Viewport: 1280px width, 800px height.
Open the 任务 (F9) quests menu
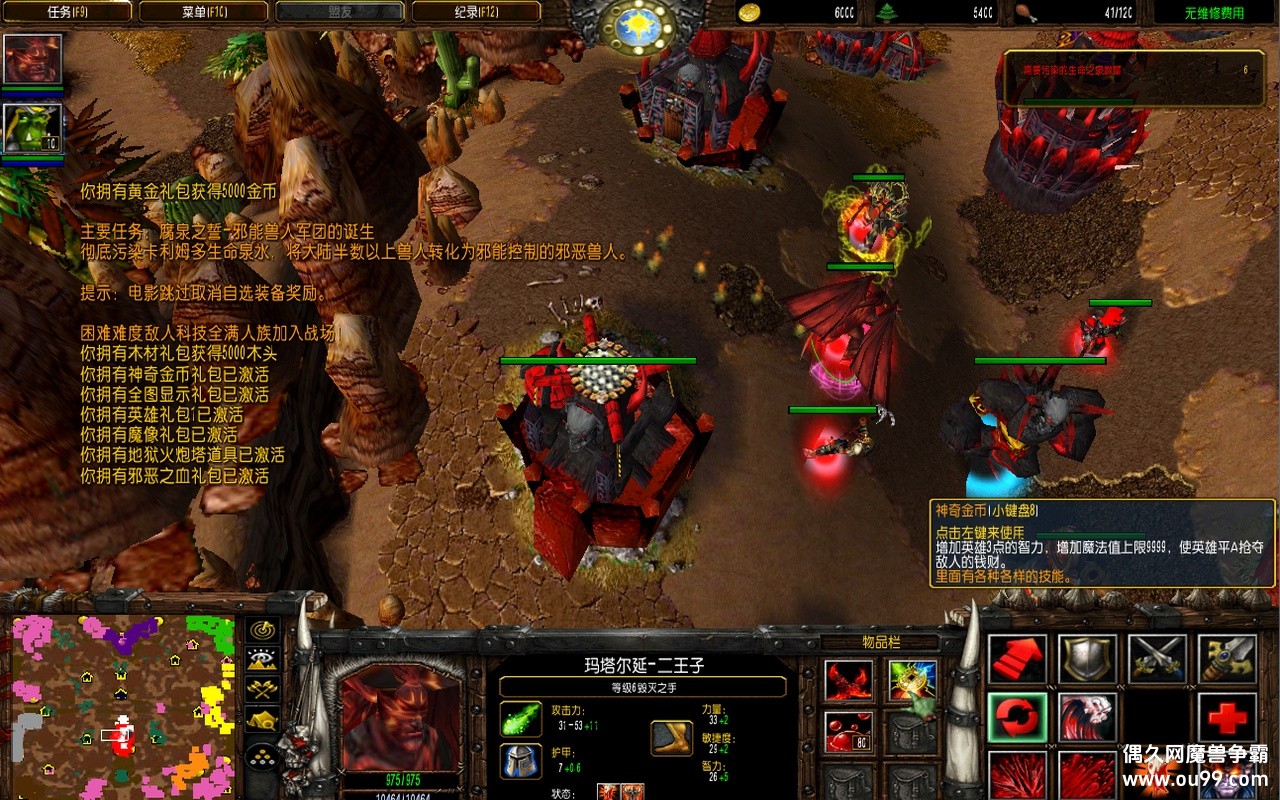[x=68, y=12]
